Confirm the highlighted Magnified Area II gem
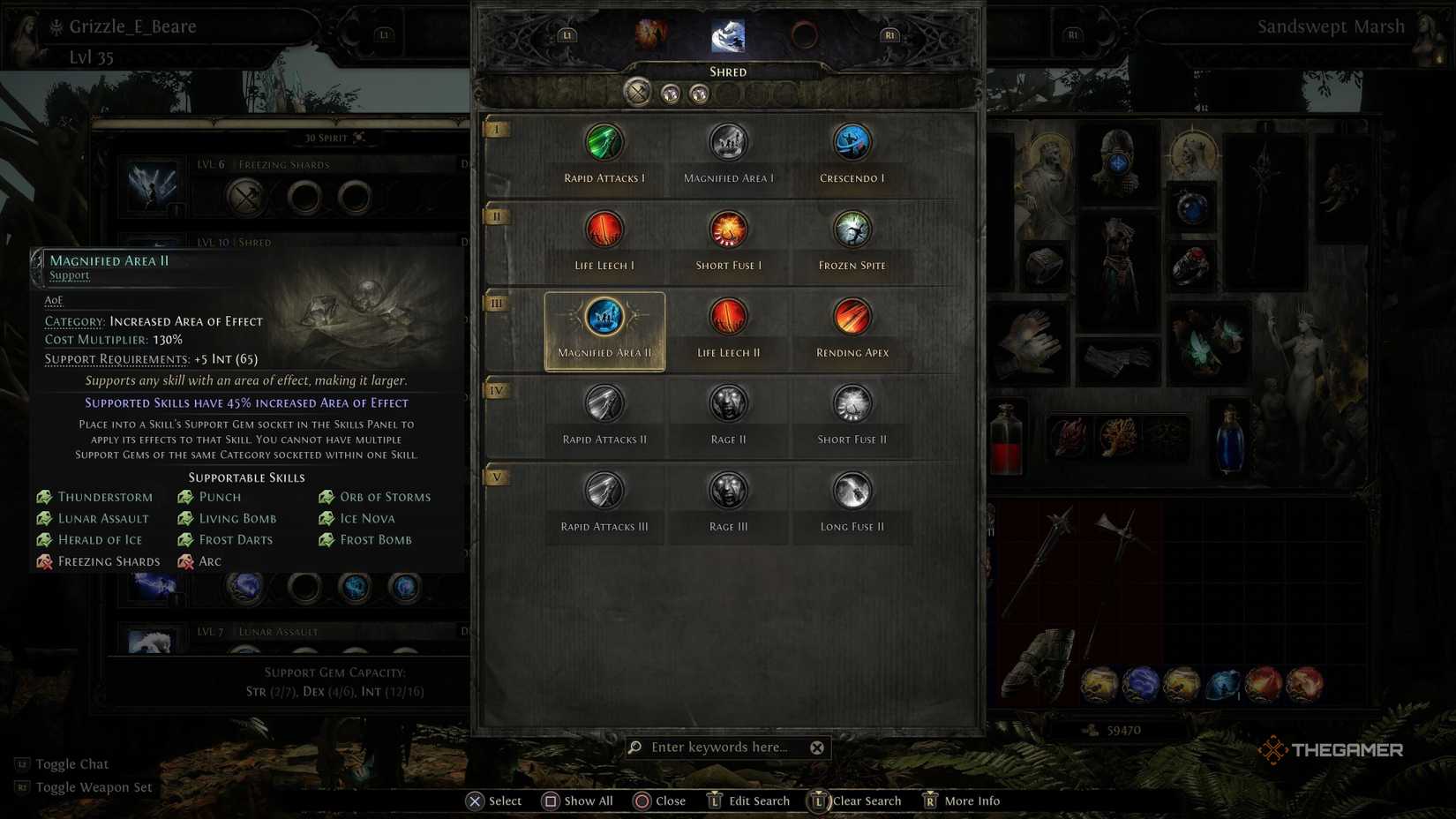Viewport: 1456px width, 819px height. coord(604,316)
